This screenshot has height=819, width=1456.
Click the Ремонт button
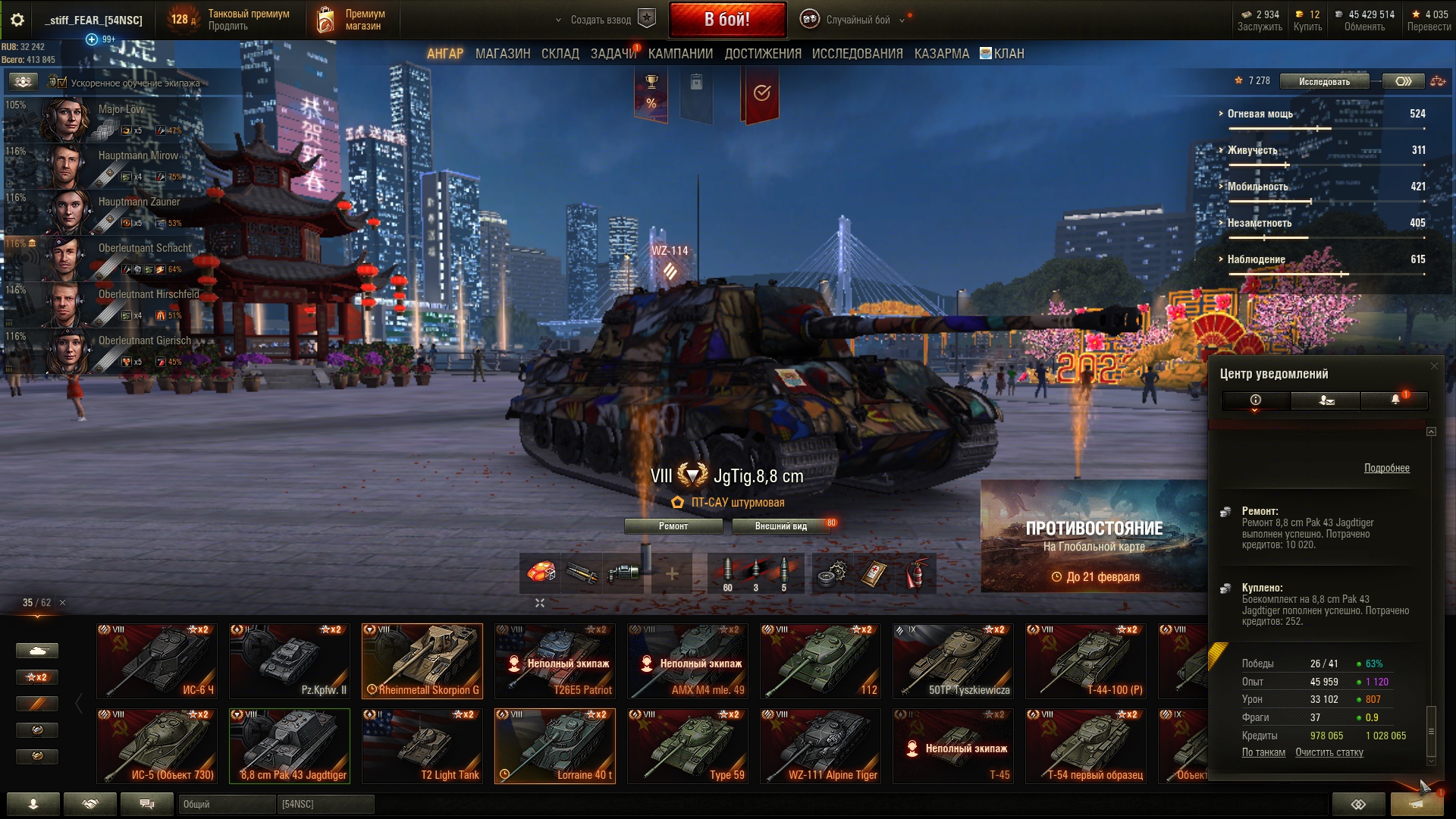point(673,526)
